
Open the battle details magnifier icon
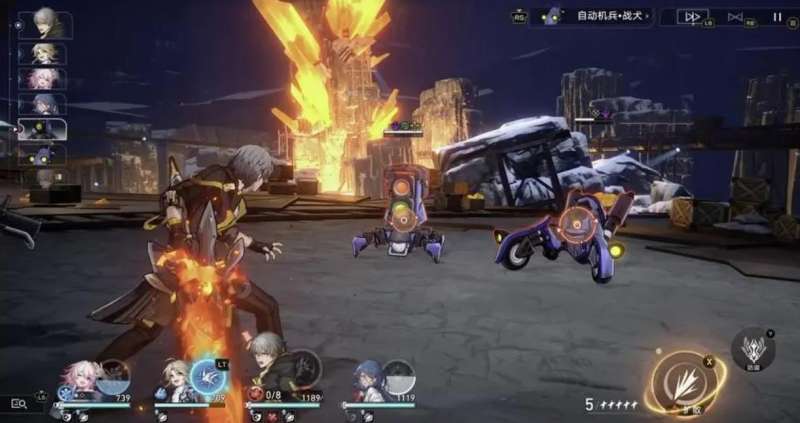pyautogui.click(x=19, y=402)
